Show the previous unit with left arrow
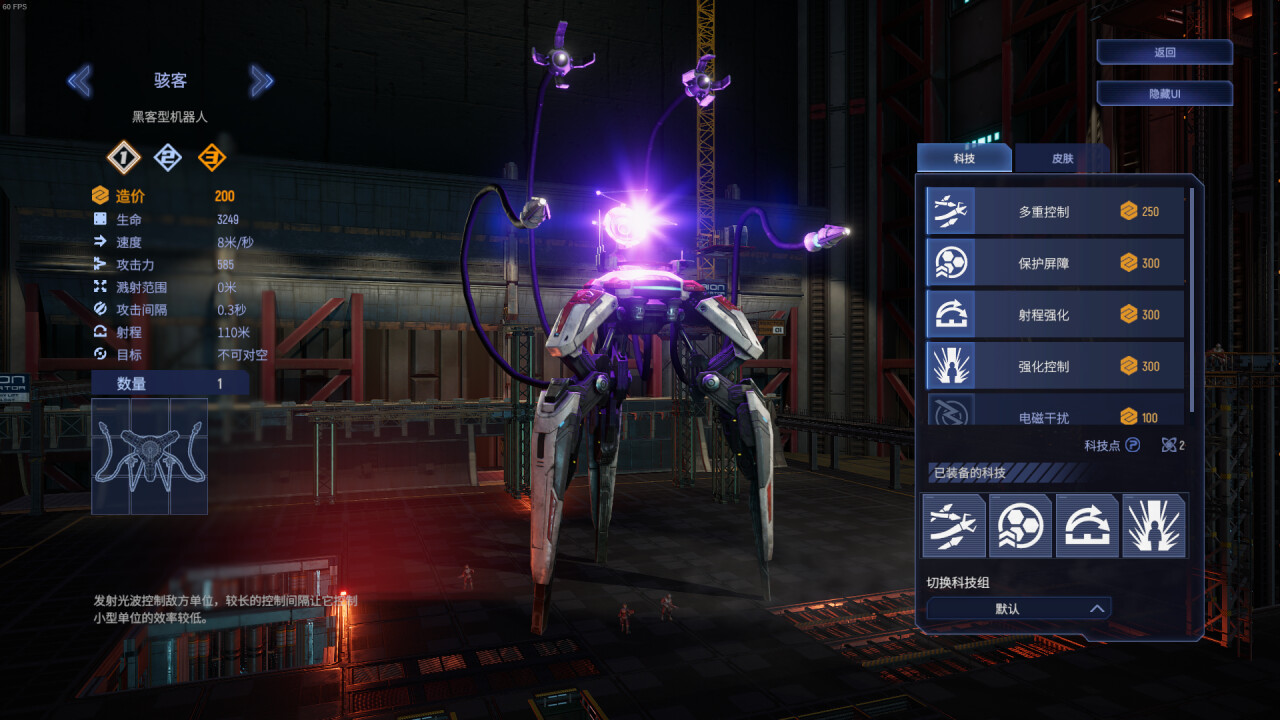 (79, 81)
